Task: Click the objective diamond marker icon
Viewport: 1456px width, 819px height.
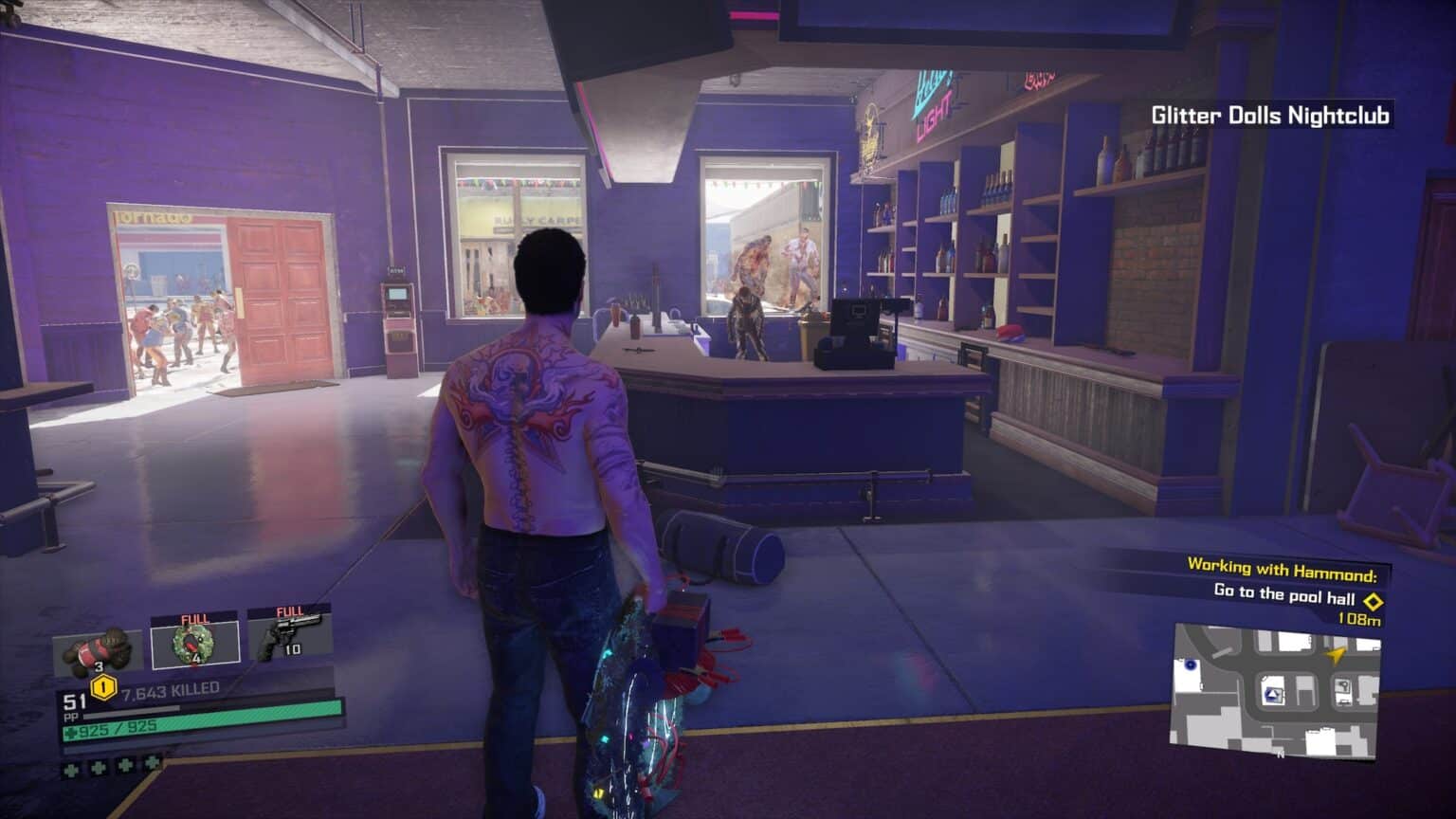Action: click(x=1374, y=600)
